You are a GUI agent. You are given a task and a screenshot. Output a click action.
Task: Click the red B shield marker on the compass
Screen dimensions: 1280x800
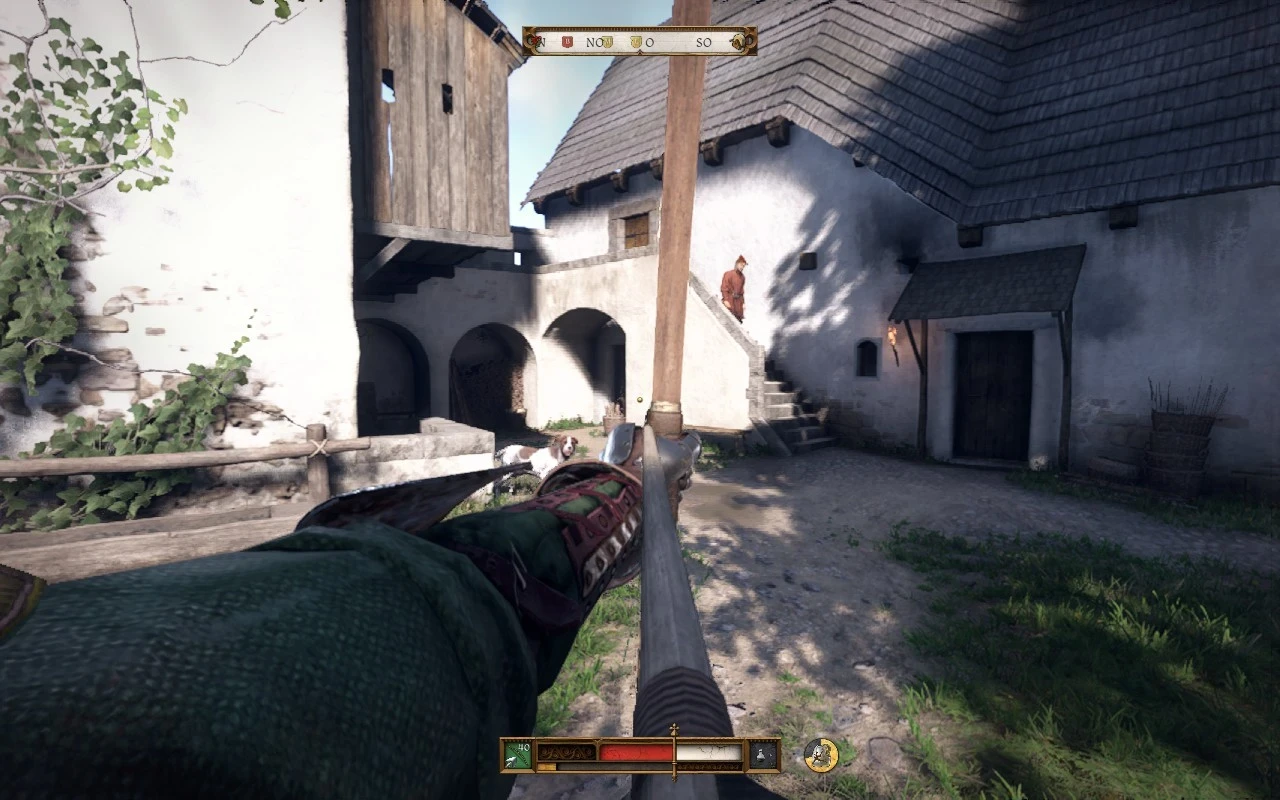(x=568, y=42)
